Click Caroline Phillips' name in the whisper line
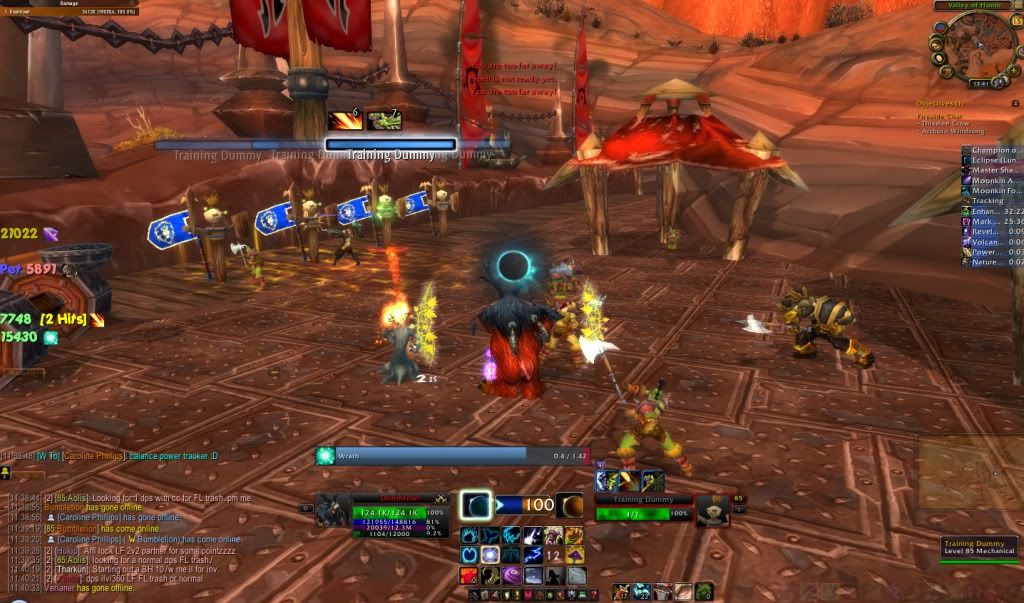 click(95, 456)
